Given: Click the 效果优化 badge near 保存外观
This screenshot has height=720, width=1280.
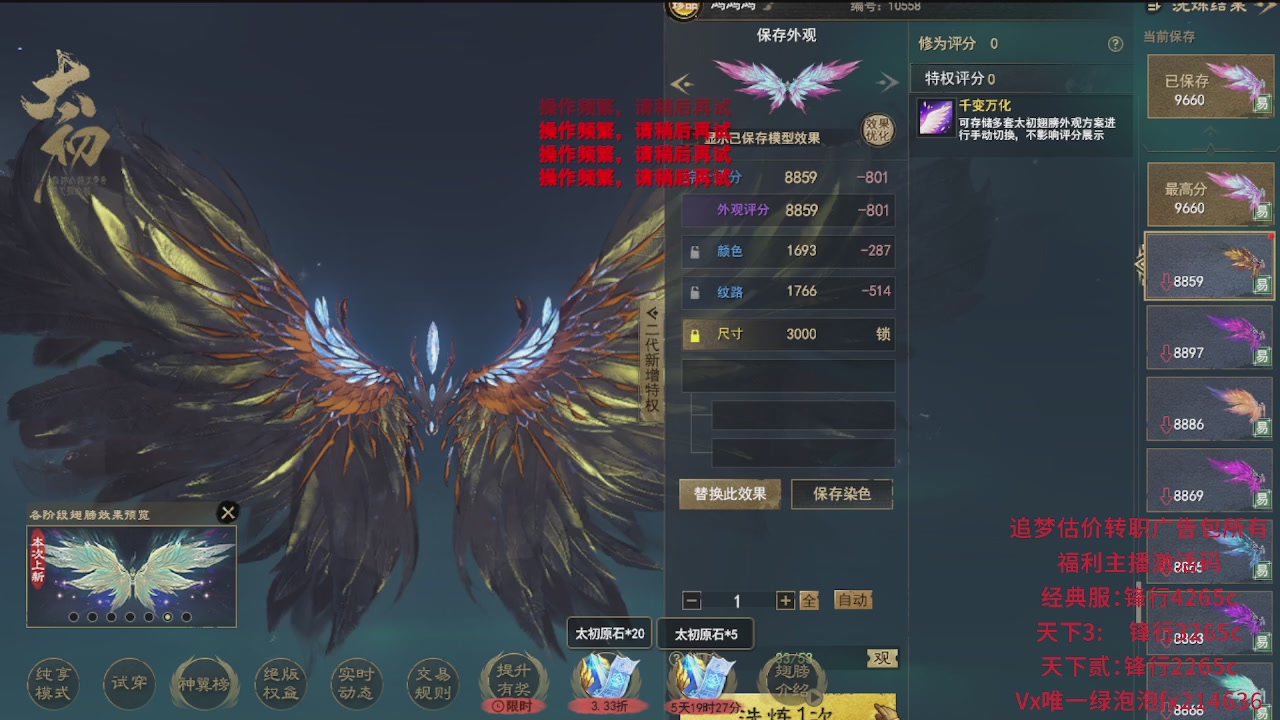Looking at the screenshot, I should 877,128.
